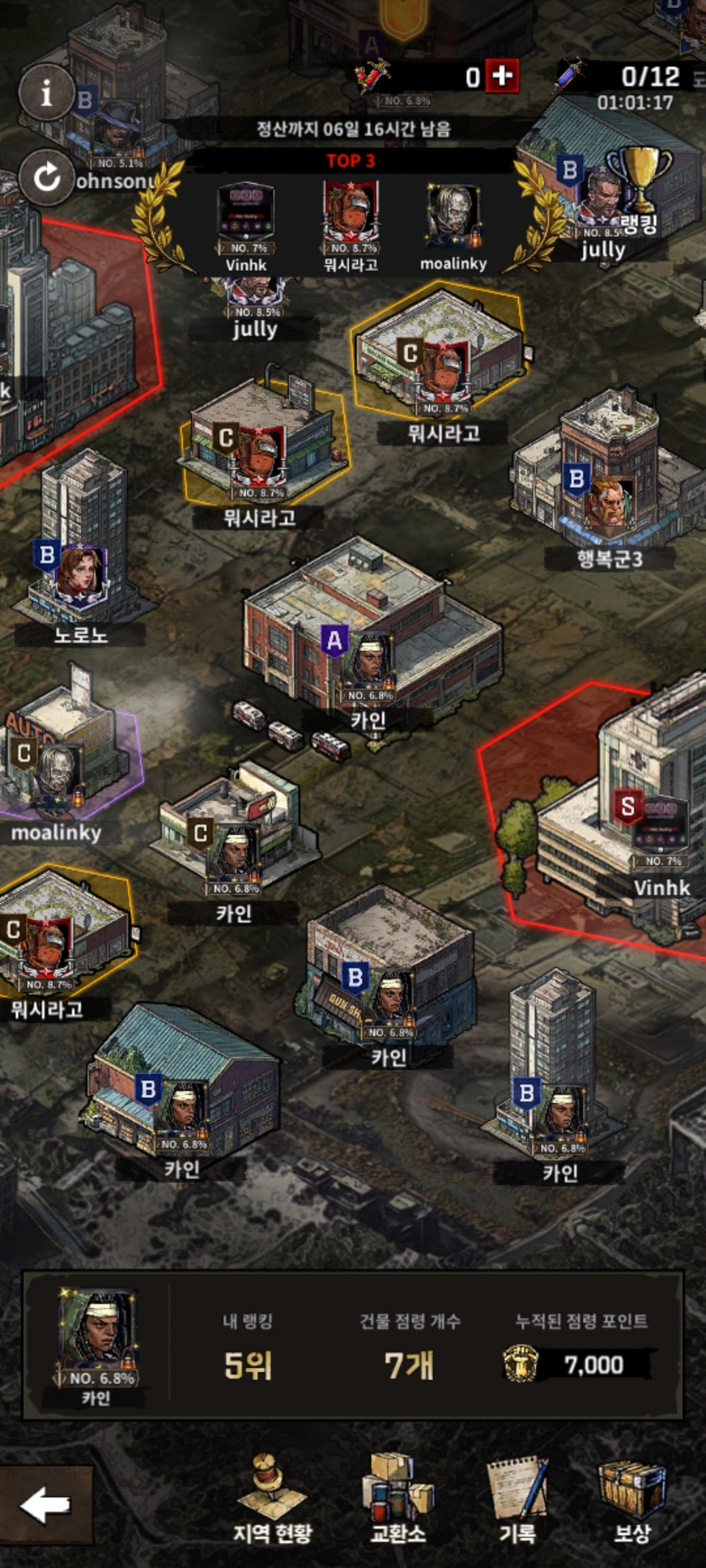Open the 보상 rewards chest

[x=631, y=1501]
